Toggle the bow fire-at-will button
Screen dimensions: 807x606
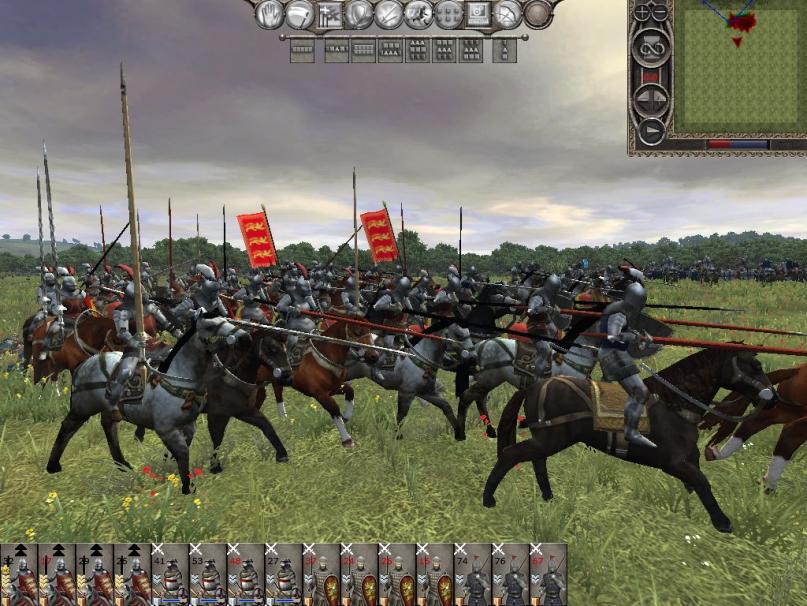509,14
